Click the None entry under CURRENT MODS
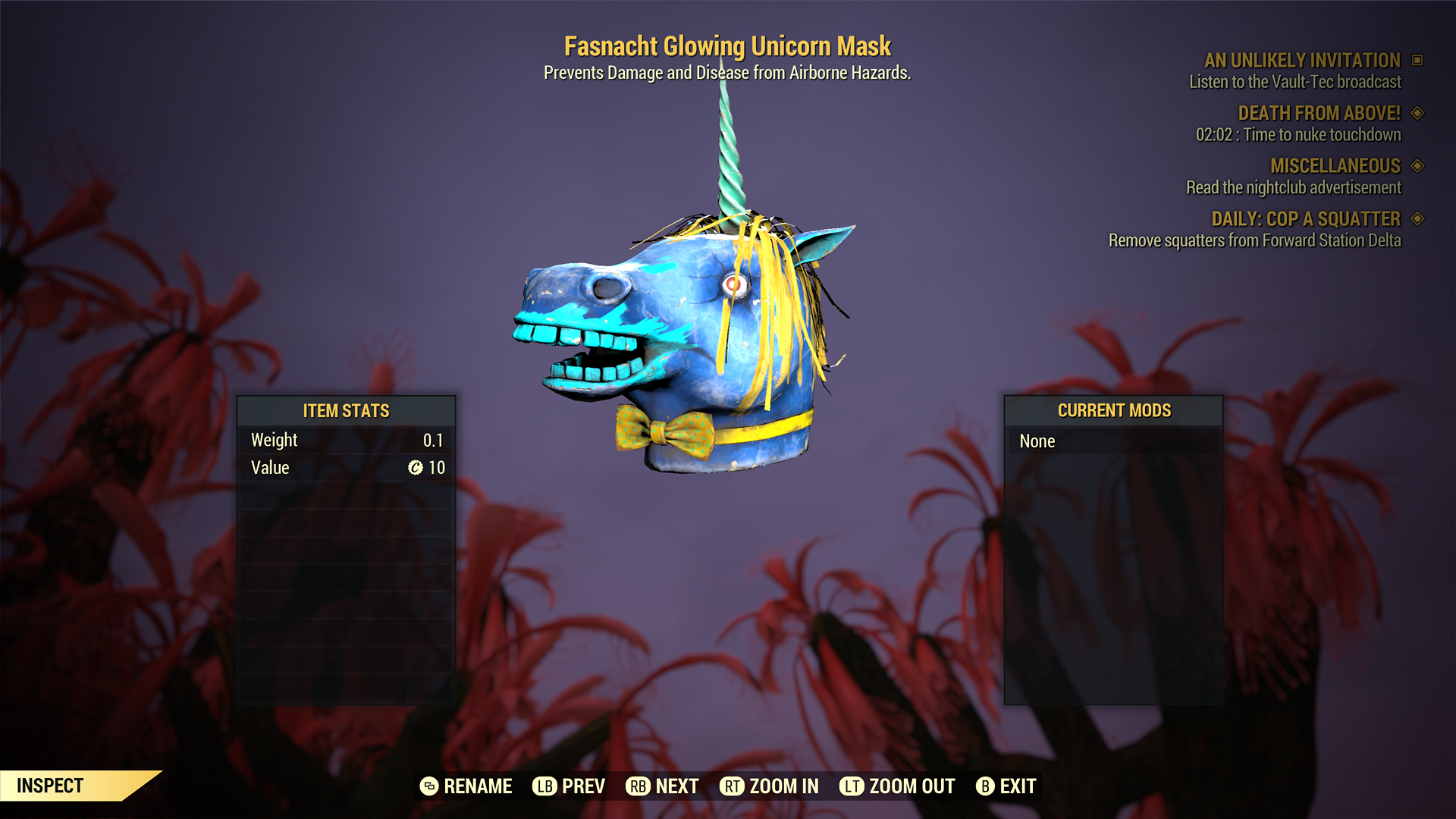 pyautogui.click(x=1037, y=441)
